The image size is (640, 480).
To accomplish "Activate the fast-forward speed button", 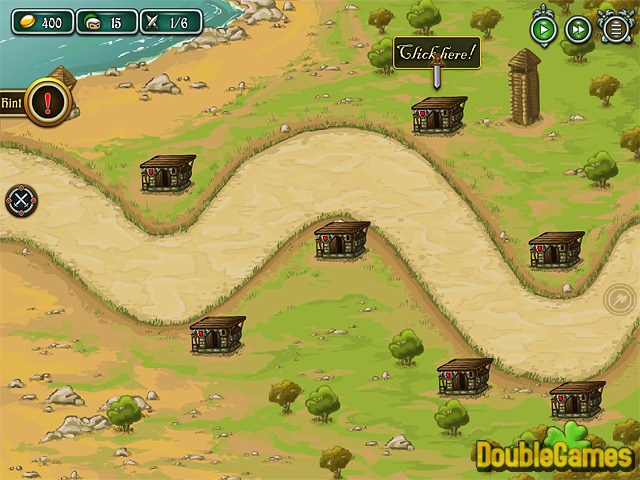I will pyautogui.click(x=579, y=29).
